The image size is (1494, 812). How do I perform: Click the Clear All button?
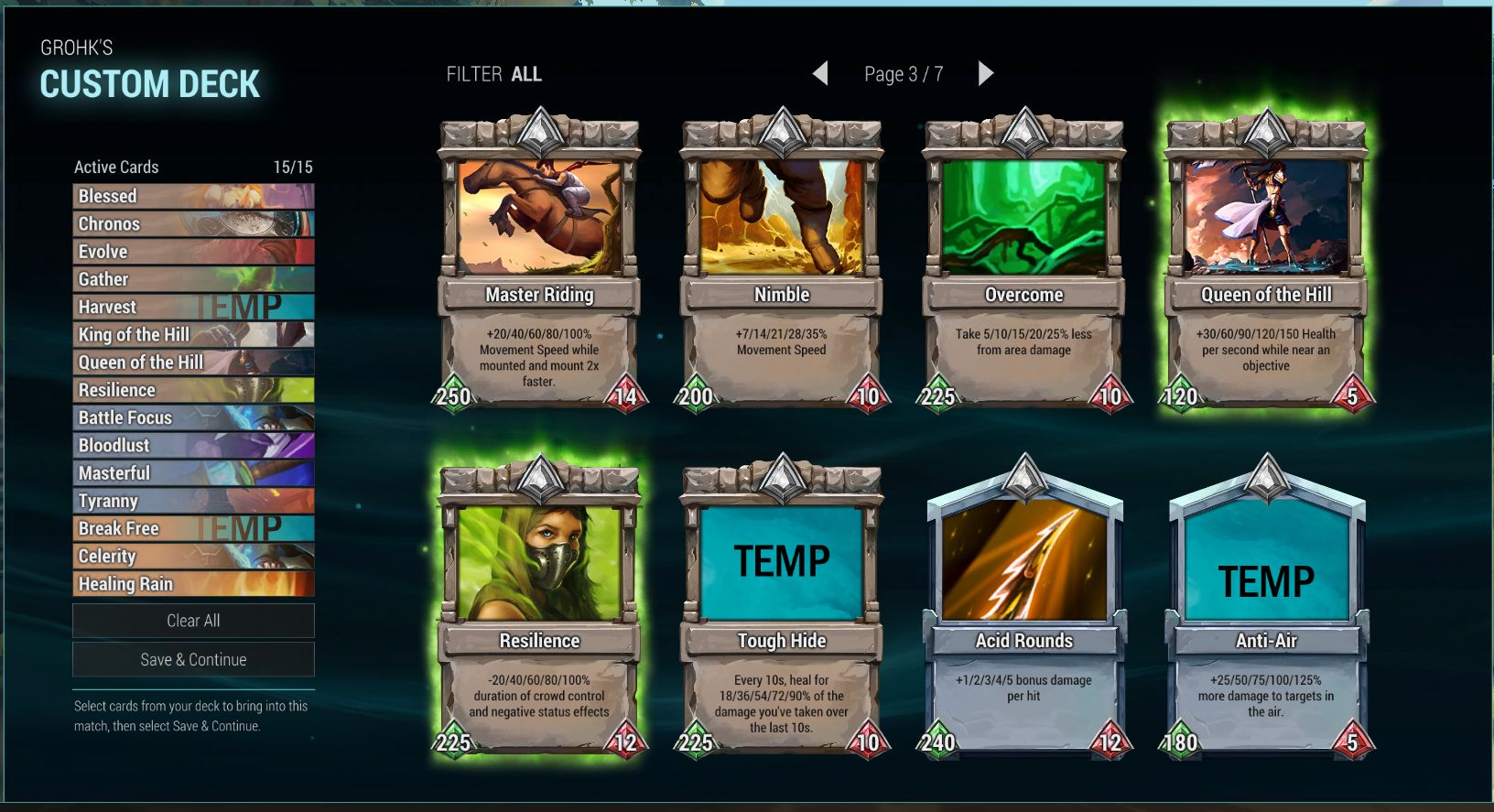point(193,621)
